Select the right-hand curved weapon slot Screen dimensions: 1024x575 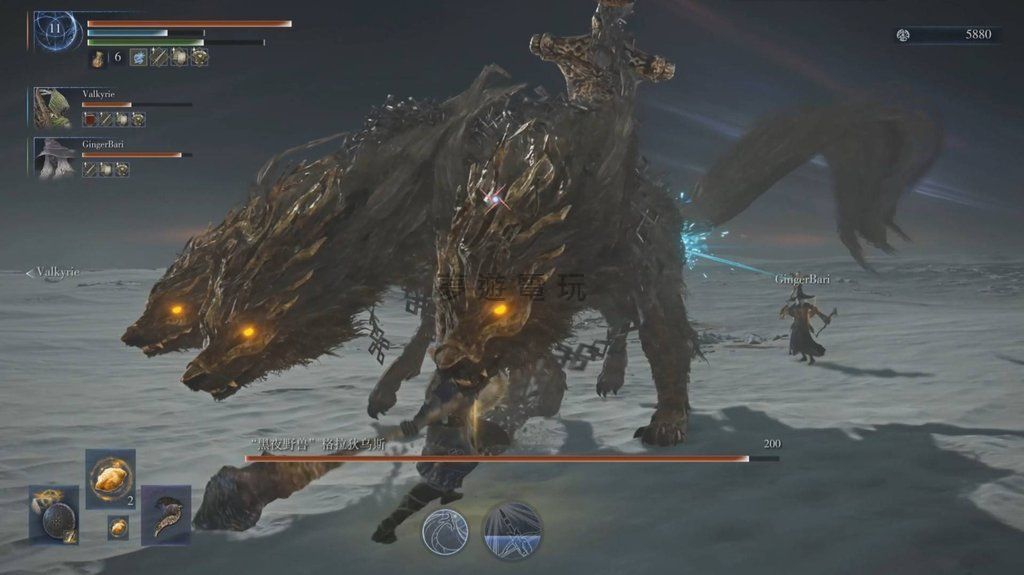coord(166,514)
